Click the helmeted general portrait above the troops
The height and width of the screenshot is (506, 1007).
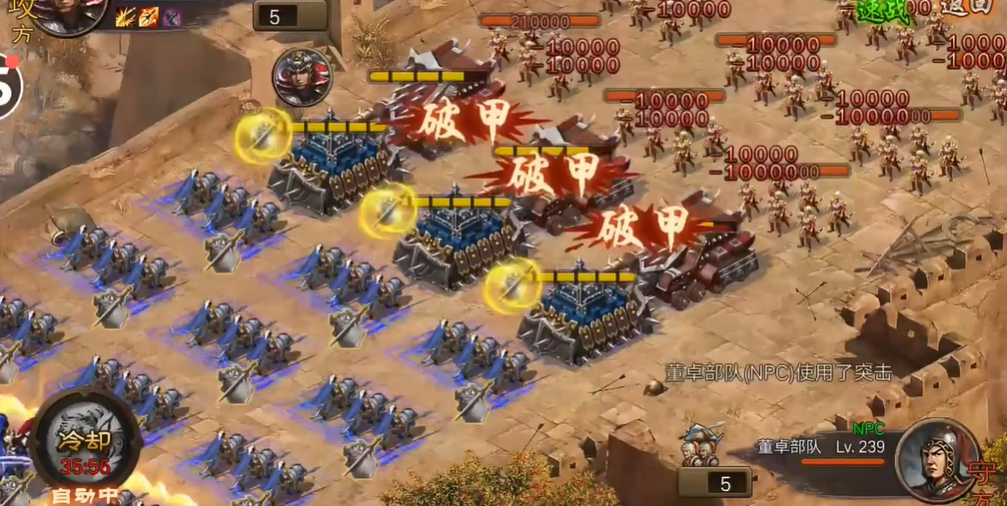click(300, 76)
